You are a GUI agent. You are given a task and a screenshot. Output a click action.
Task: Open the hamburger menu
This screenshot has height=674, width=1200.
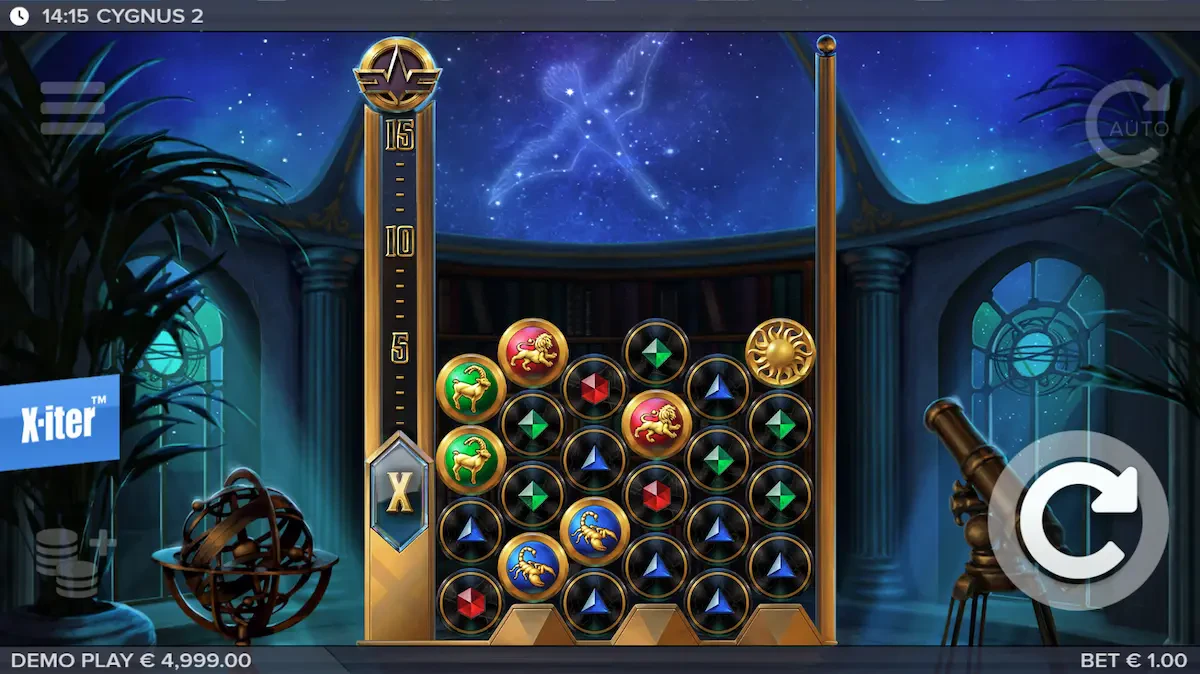(x=72, y=108)
